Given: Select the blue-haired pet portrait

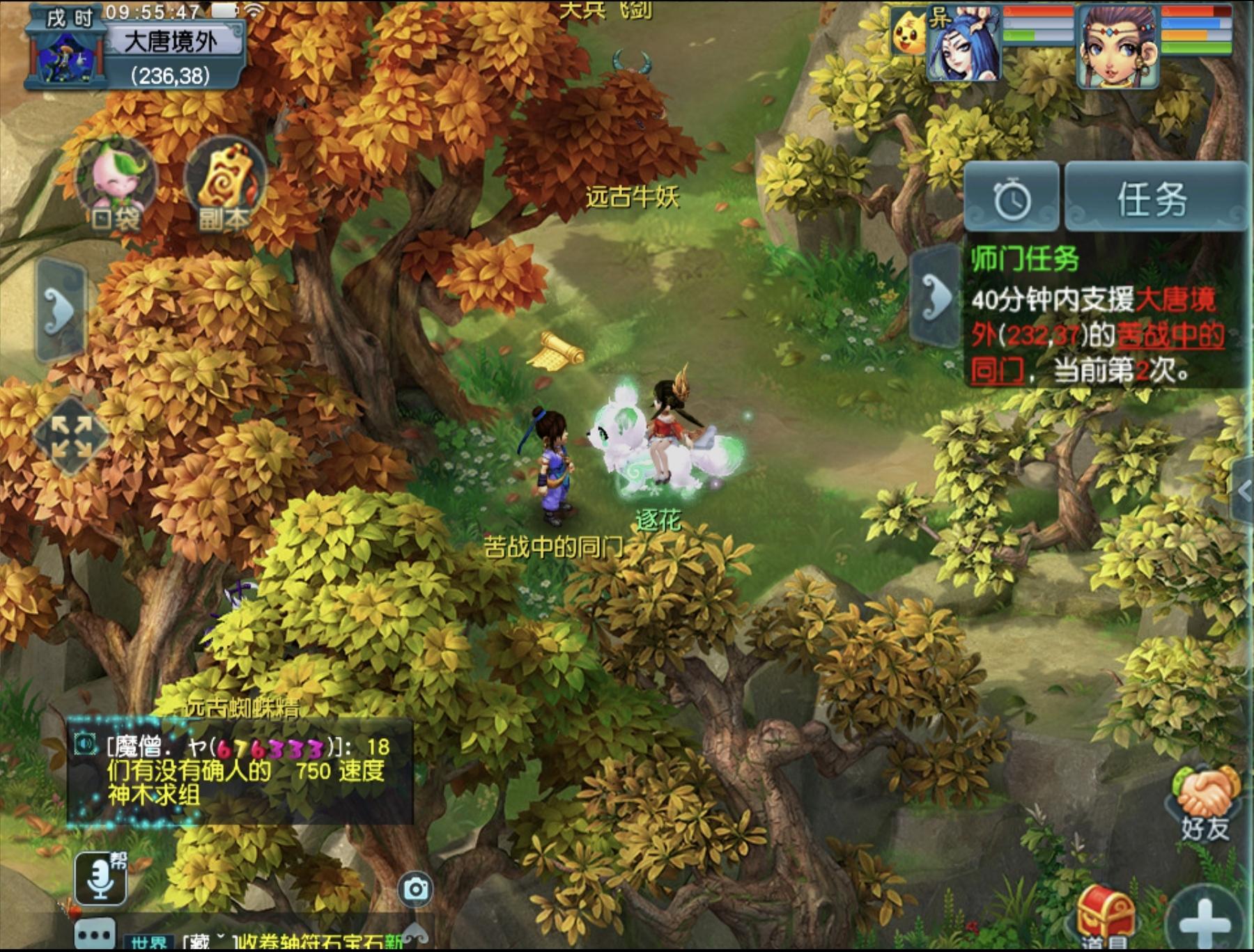Looking at the screenshot, I should (x=964, y=46).
